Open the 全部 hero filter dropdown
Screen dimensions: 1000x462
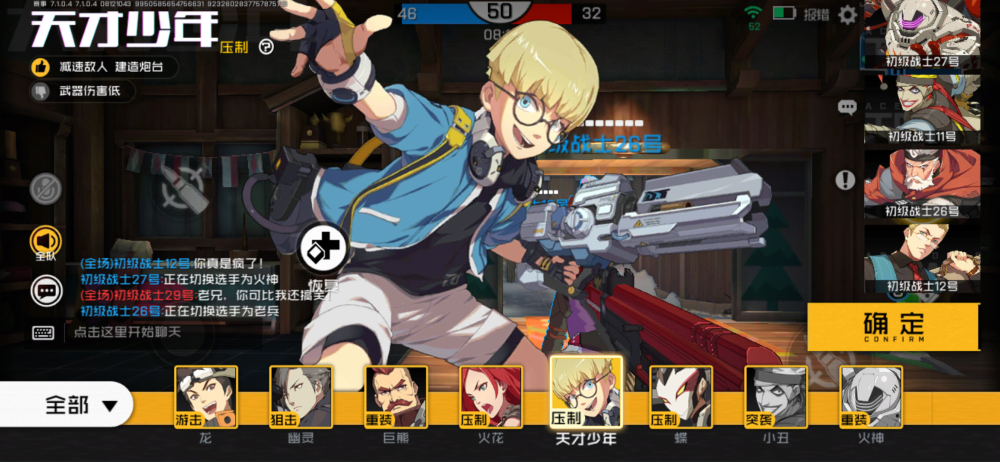[x=80, y=405]
